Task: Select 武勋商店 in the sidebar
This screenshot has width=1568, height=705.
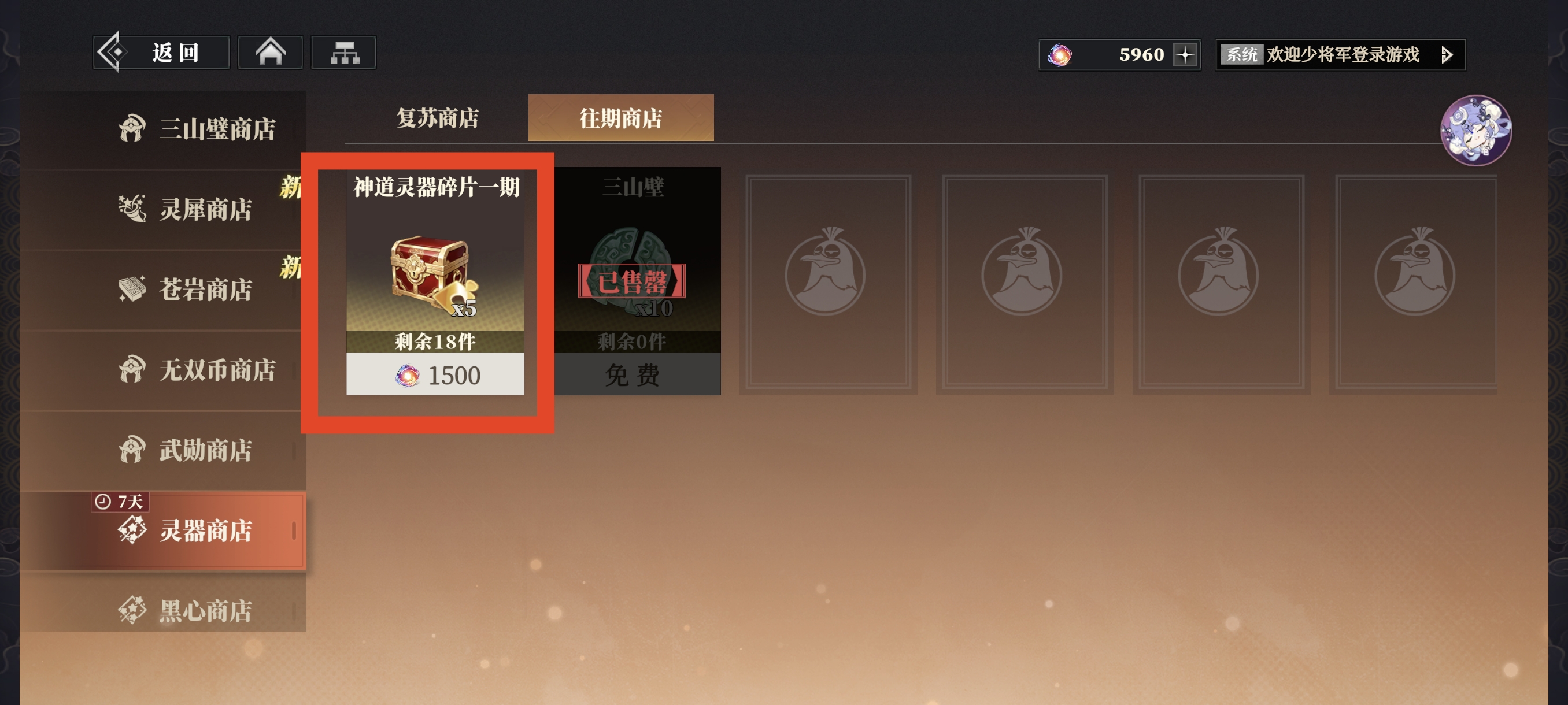Action: [x=186, y=450]
